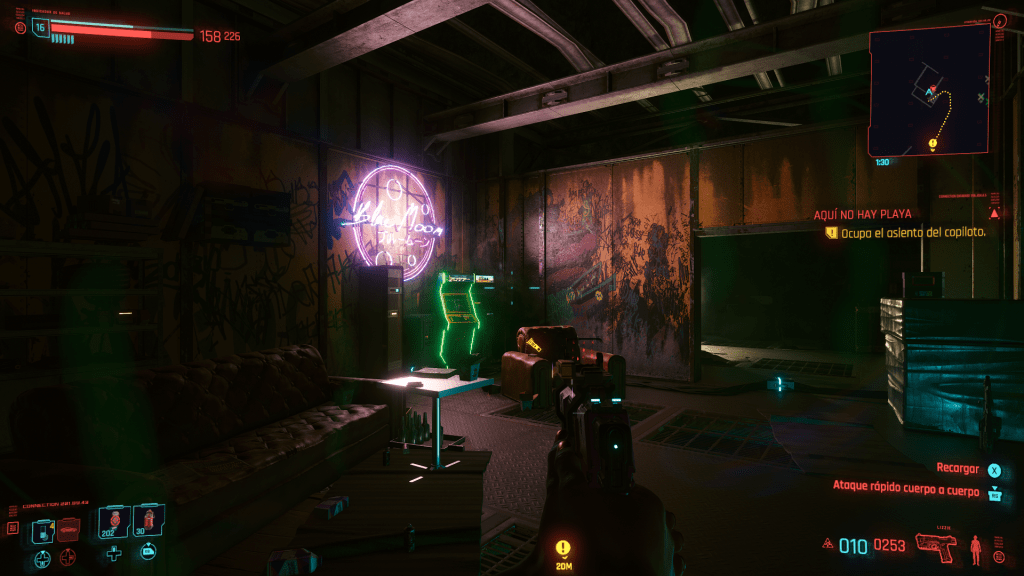The width and height of the screenshot is (1024, 576).
Task: Select the red consumable slot showing 30
Action: click(147, 521)
